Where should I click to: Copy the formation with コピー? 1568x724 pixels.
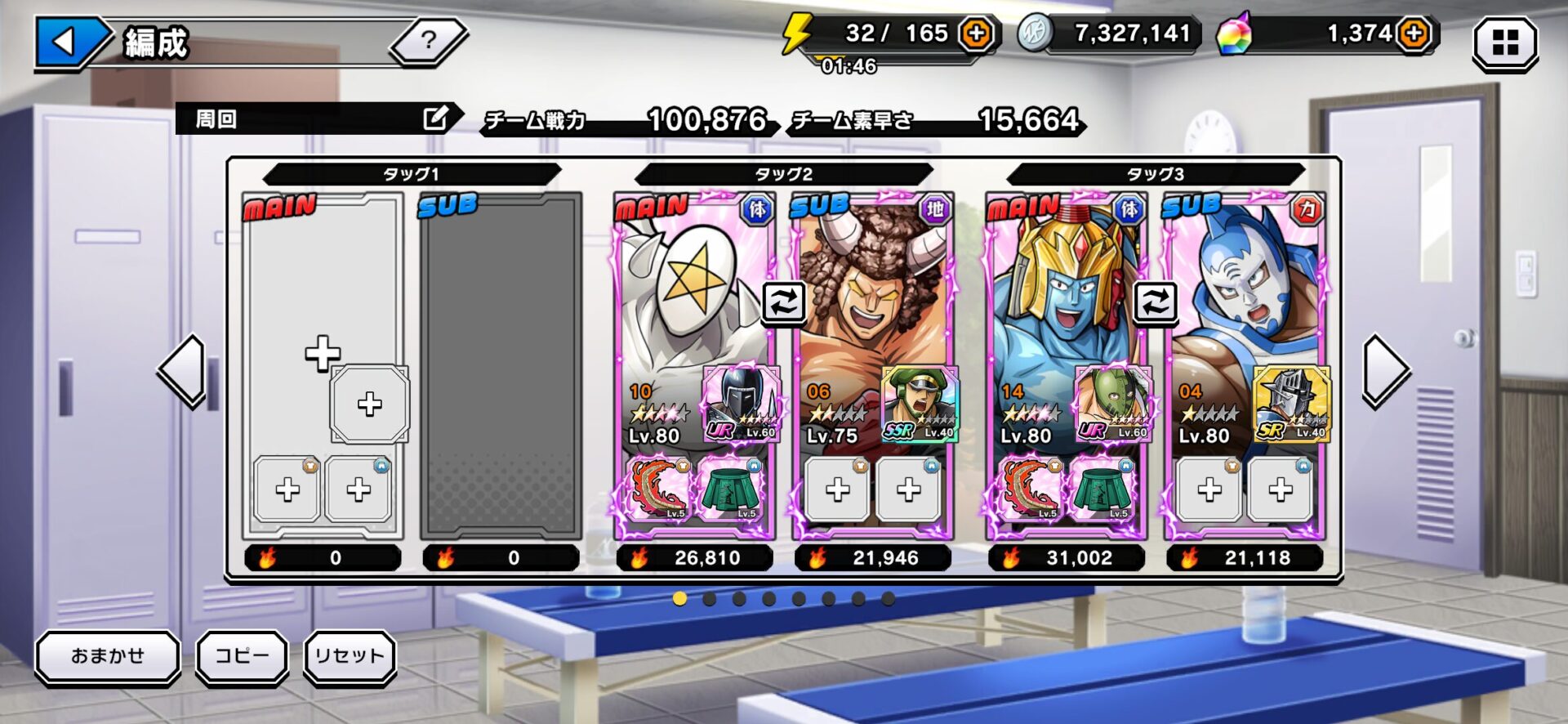click(x=242, y=656)
